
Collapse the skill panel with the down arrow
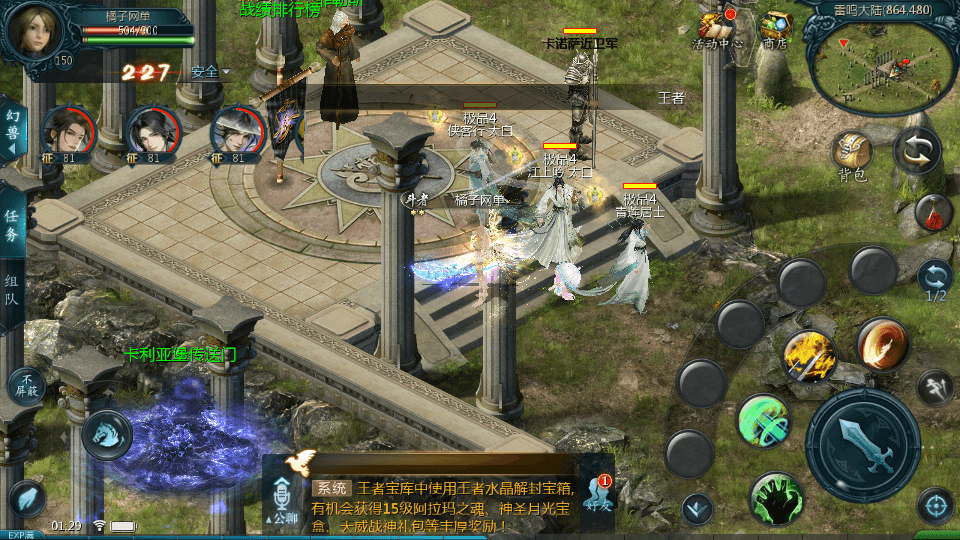click(x=697, y=509)
